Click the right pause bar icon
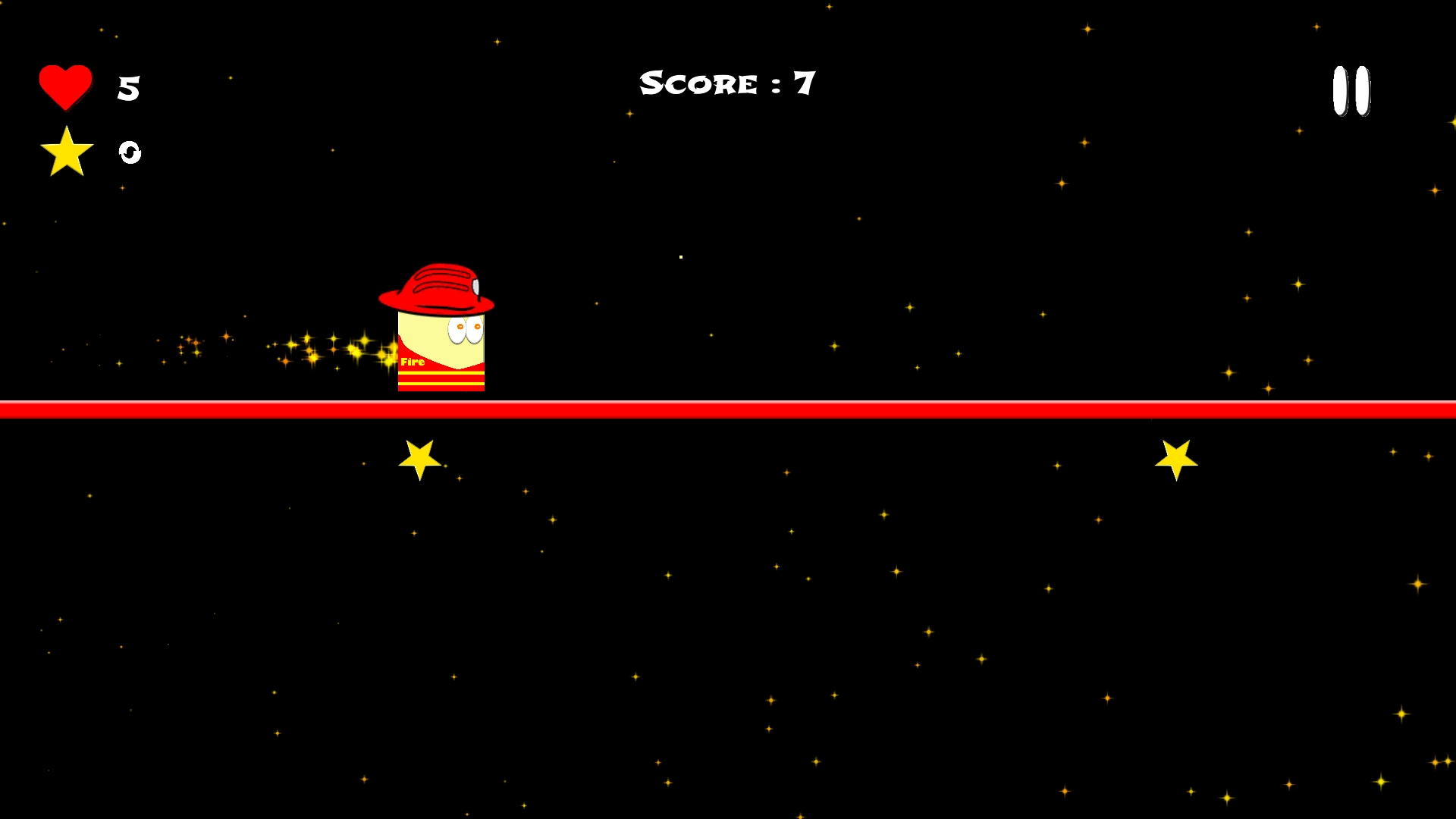The width and height of the screenshot is (1456, 819). click(x=1362, y=90)
